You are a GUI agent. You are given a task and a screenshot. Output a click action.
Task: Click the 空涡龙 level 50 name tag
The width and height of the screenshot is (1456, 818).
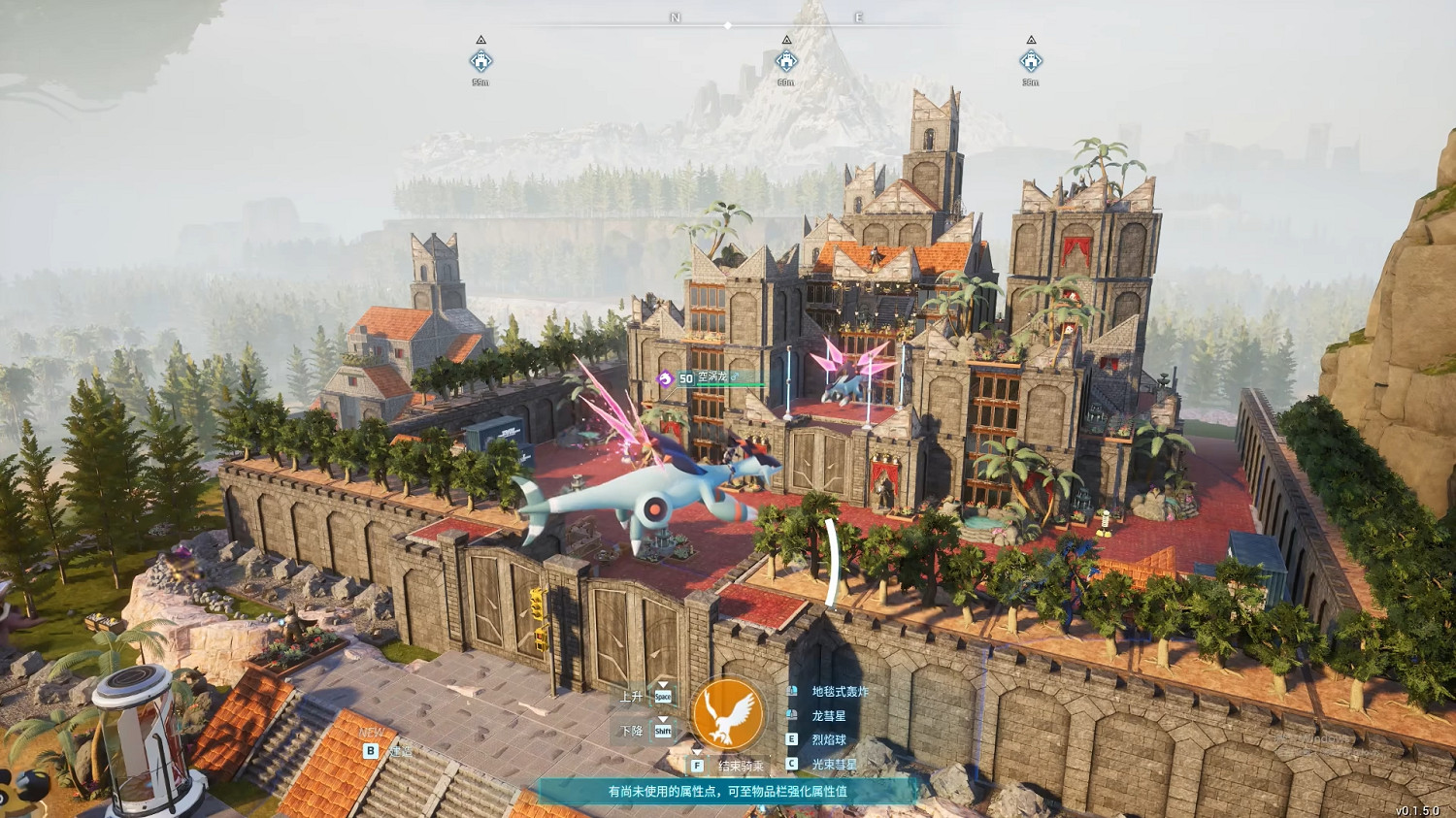pyautogui.click(x=707, y=377)
